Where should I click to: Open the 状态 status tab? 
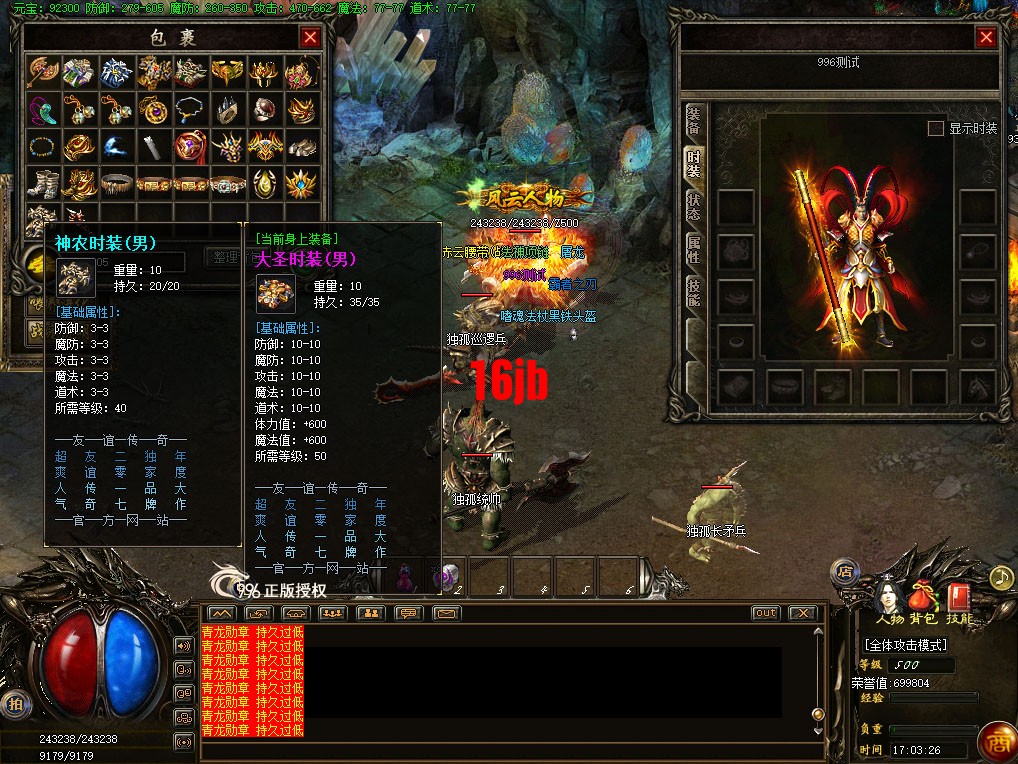pyautogui.click(x=694, y=204)
